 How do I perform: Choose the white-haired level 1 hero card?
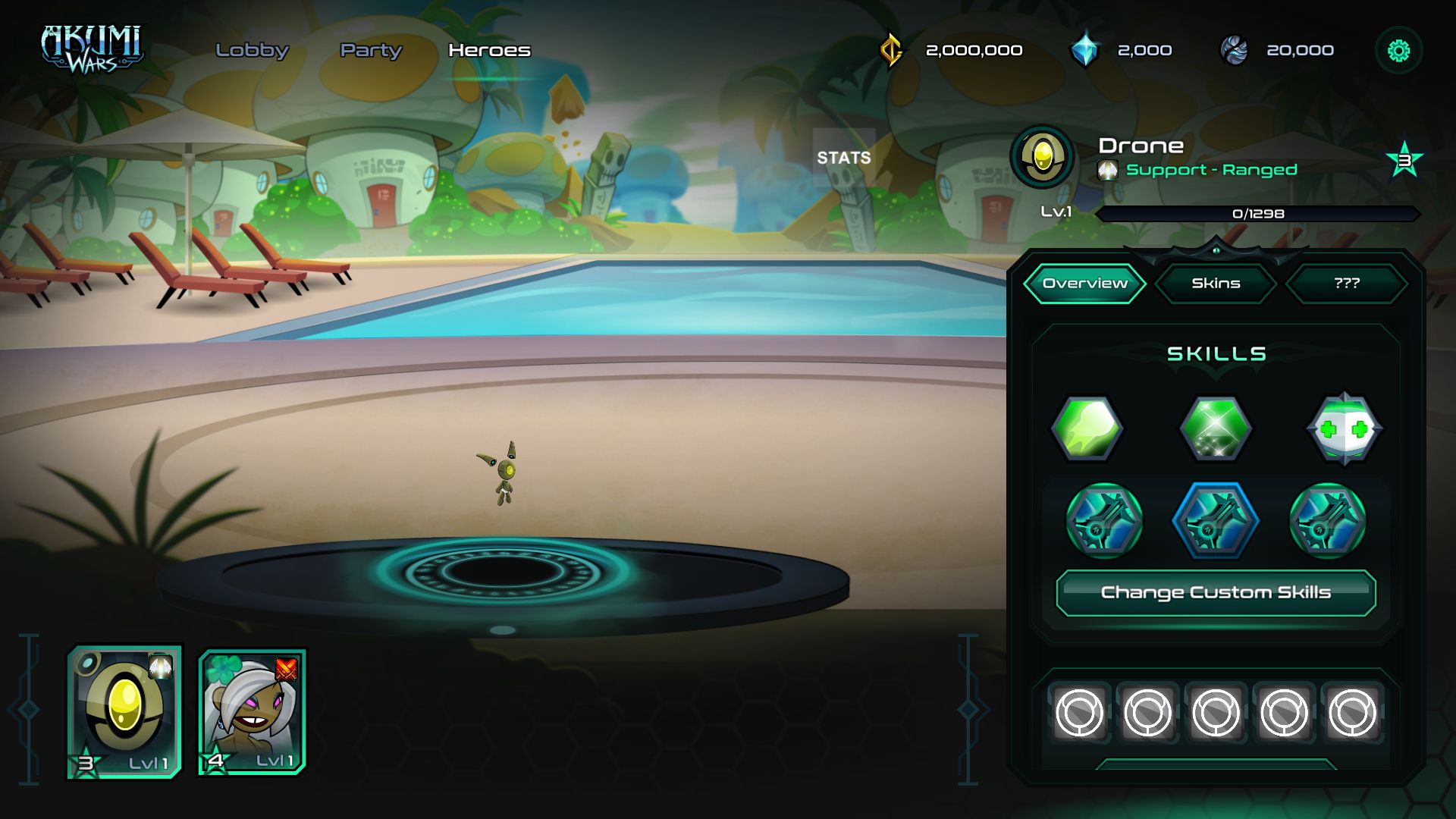coord(252,711)
